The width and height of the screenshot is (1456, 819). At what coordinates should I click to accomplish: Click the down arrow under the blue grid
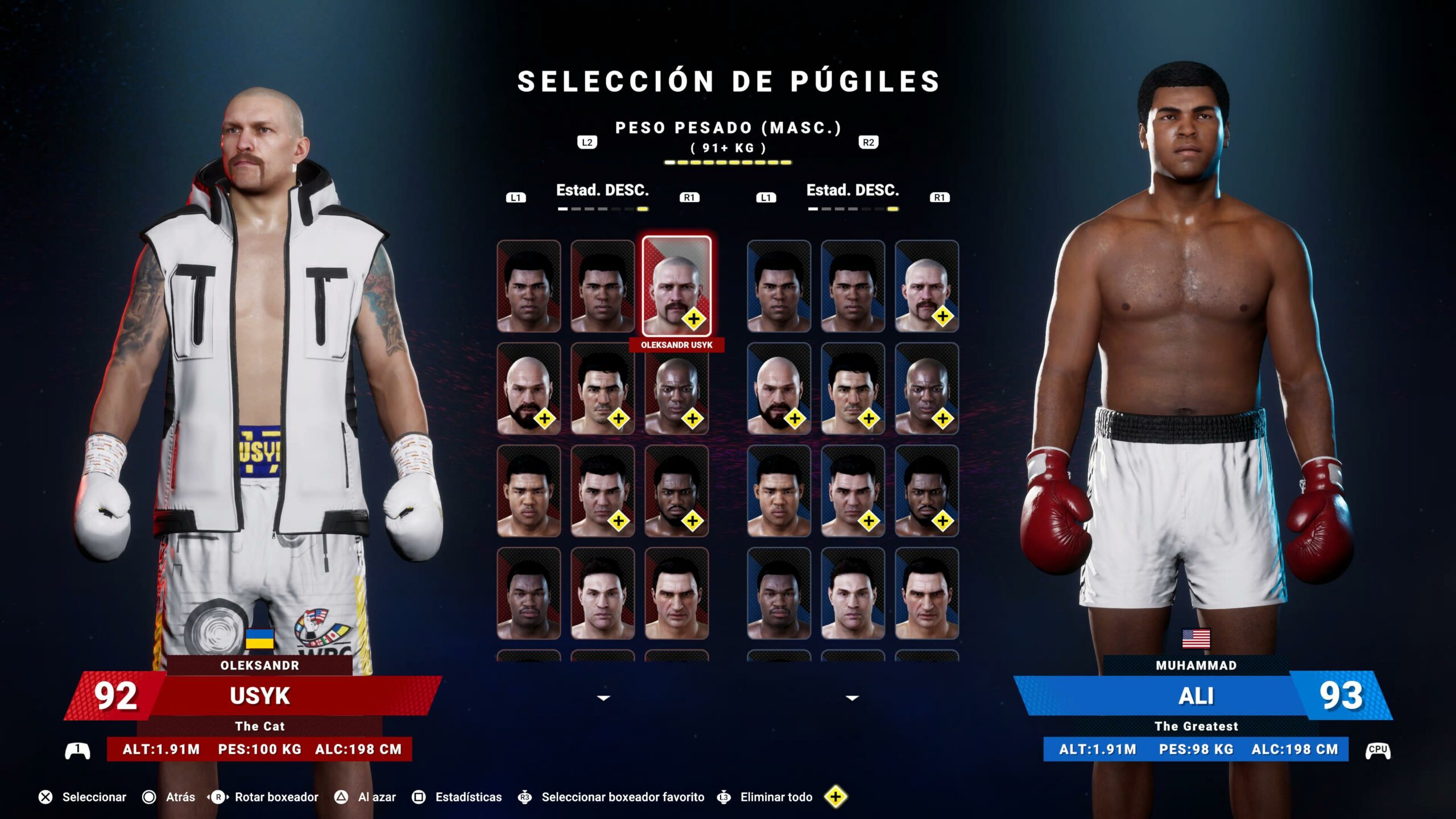pyautogui.click(x=852, y=698)
